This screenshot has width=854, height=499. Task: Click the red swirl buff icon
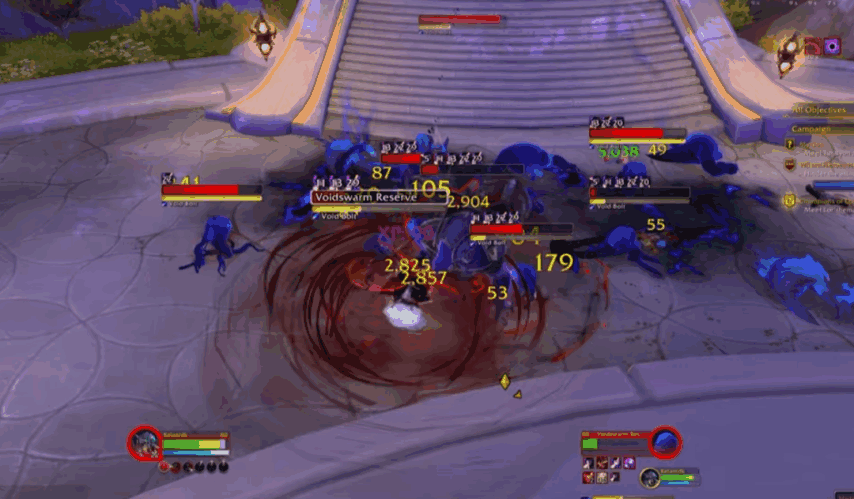tap(812, 46)
